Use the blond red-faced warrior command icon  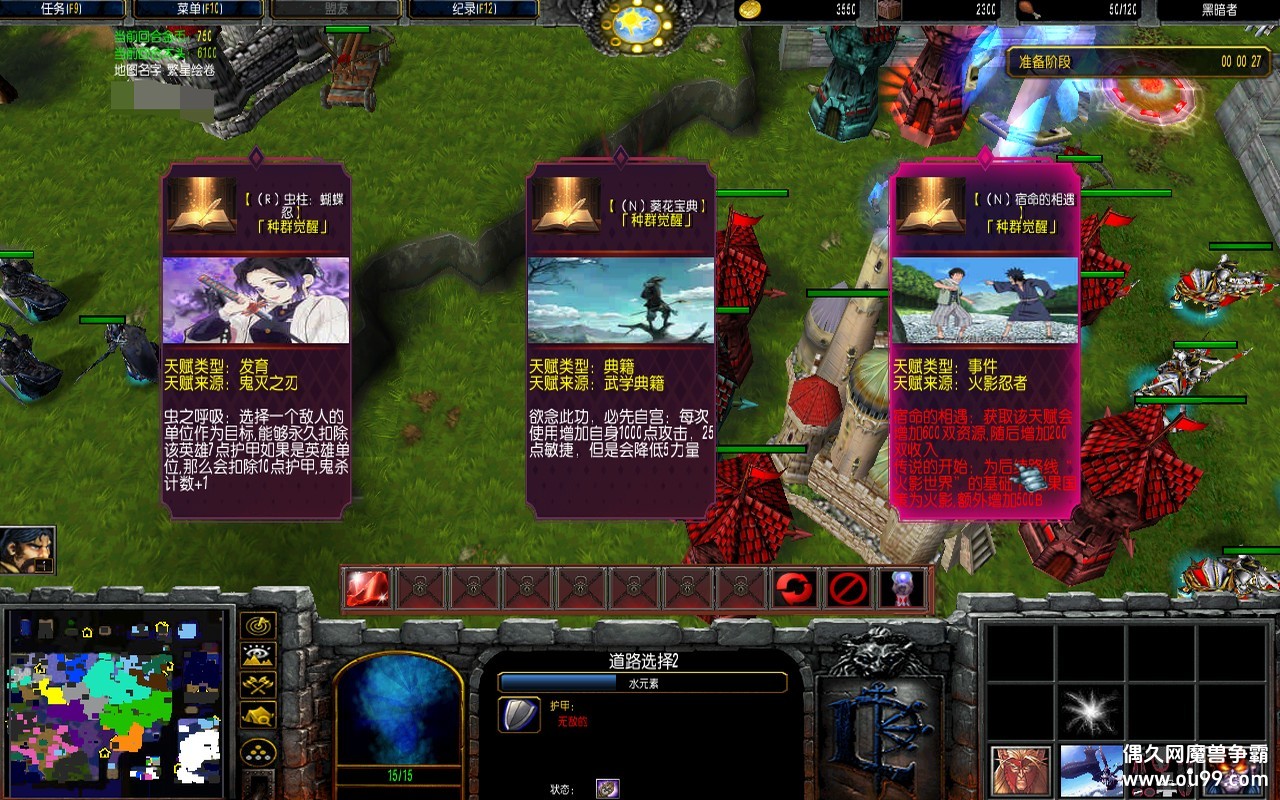tap(1020, 771)
